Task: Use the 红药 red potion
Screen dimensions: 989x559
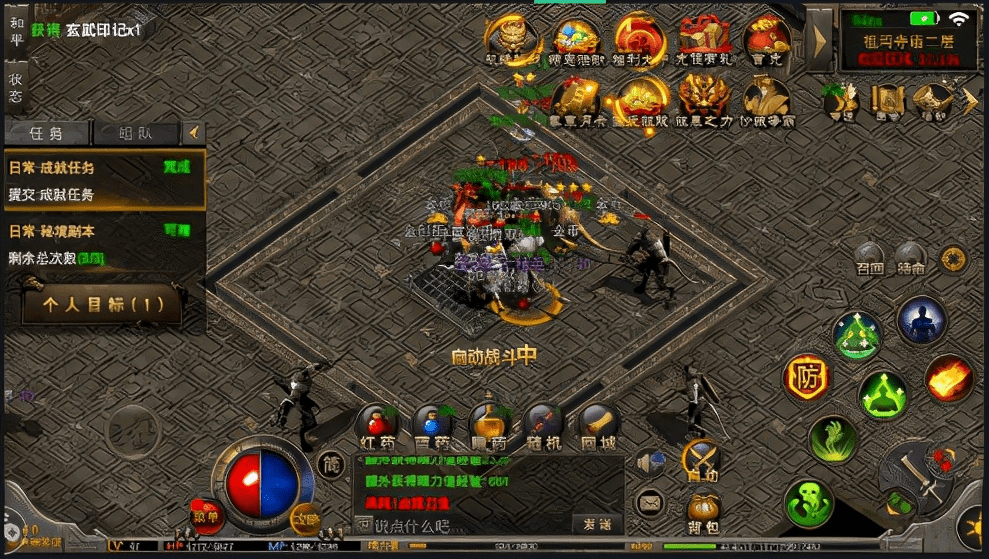Action: (x=376, y=425)
